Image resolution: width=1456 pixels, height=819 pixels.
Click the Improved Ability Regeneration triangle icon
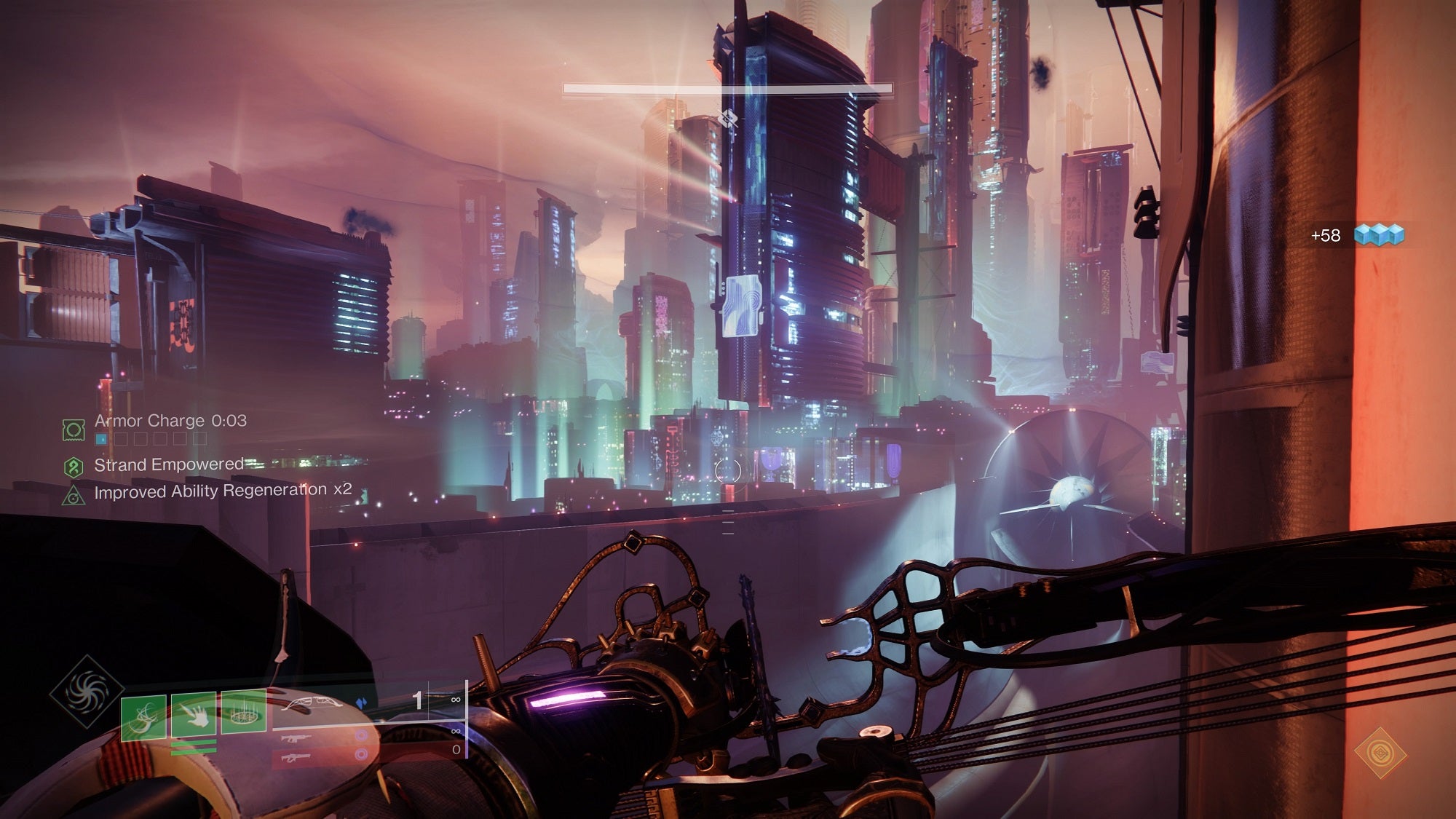tap(76, 497)
